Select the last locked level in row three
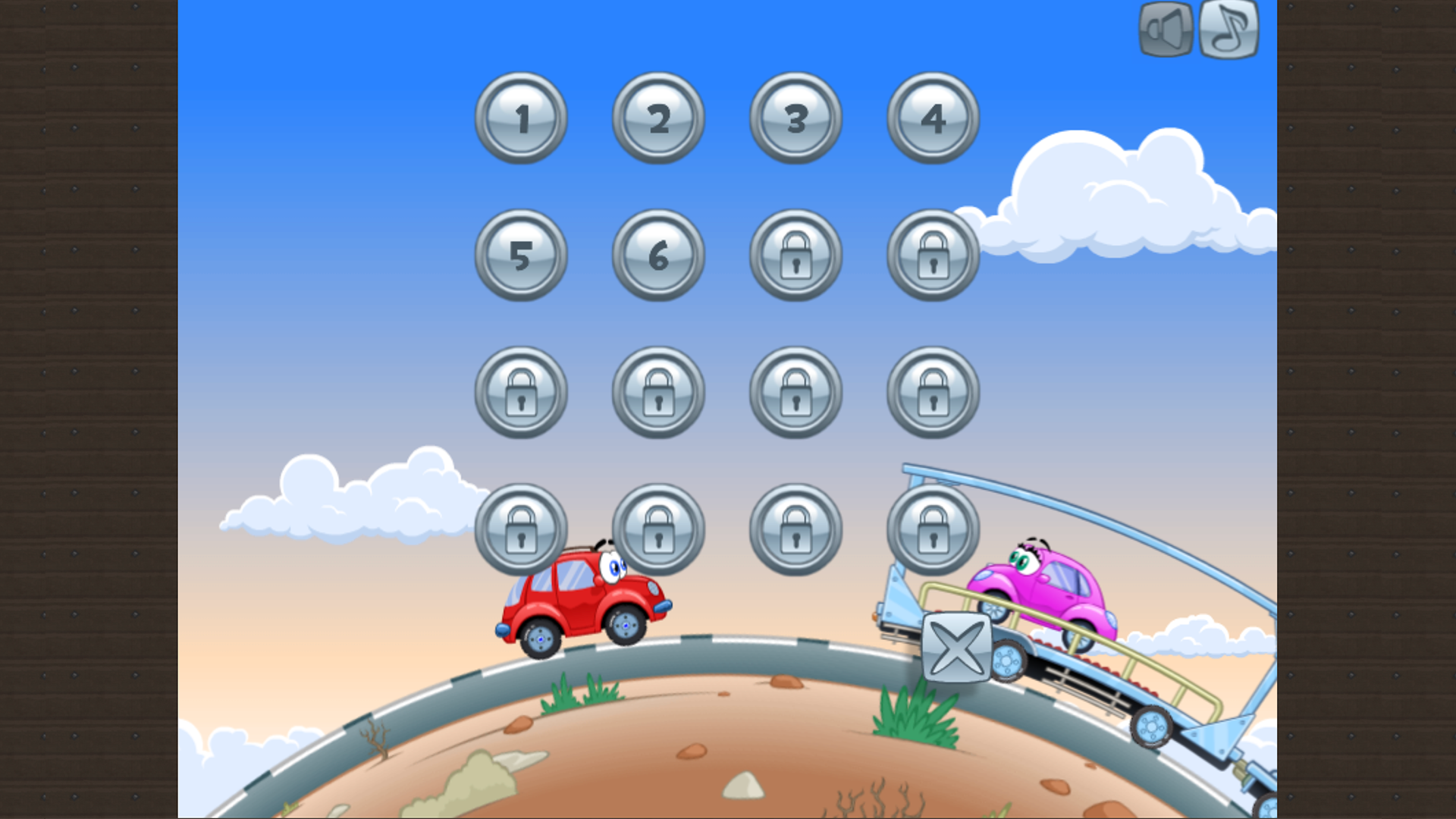The height and width of the screenshot is (819, 1456). click(932, 391)
